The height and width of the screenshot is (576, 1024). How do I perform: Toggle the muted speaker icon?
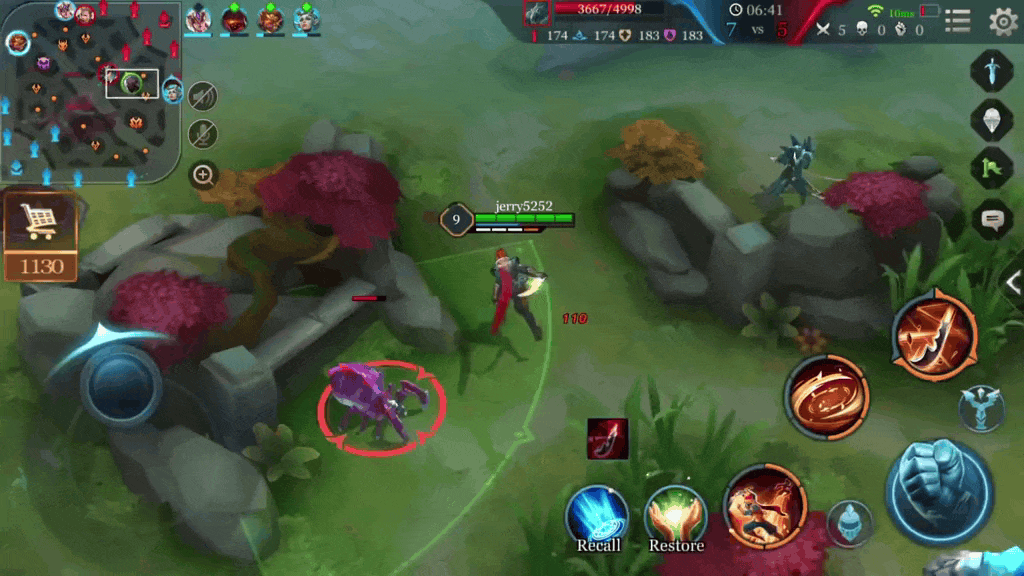click(203, 96)
